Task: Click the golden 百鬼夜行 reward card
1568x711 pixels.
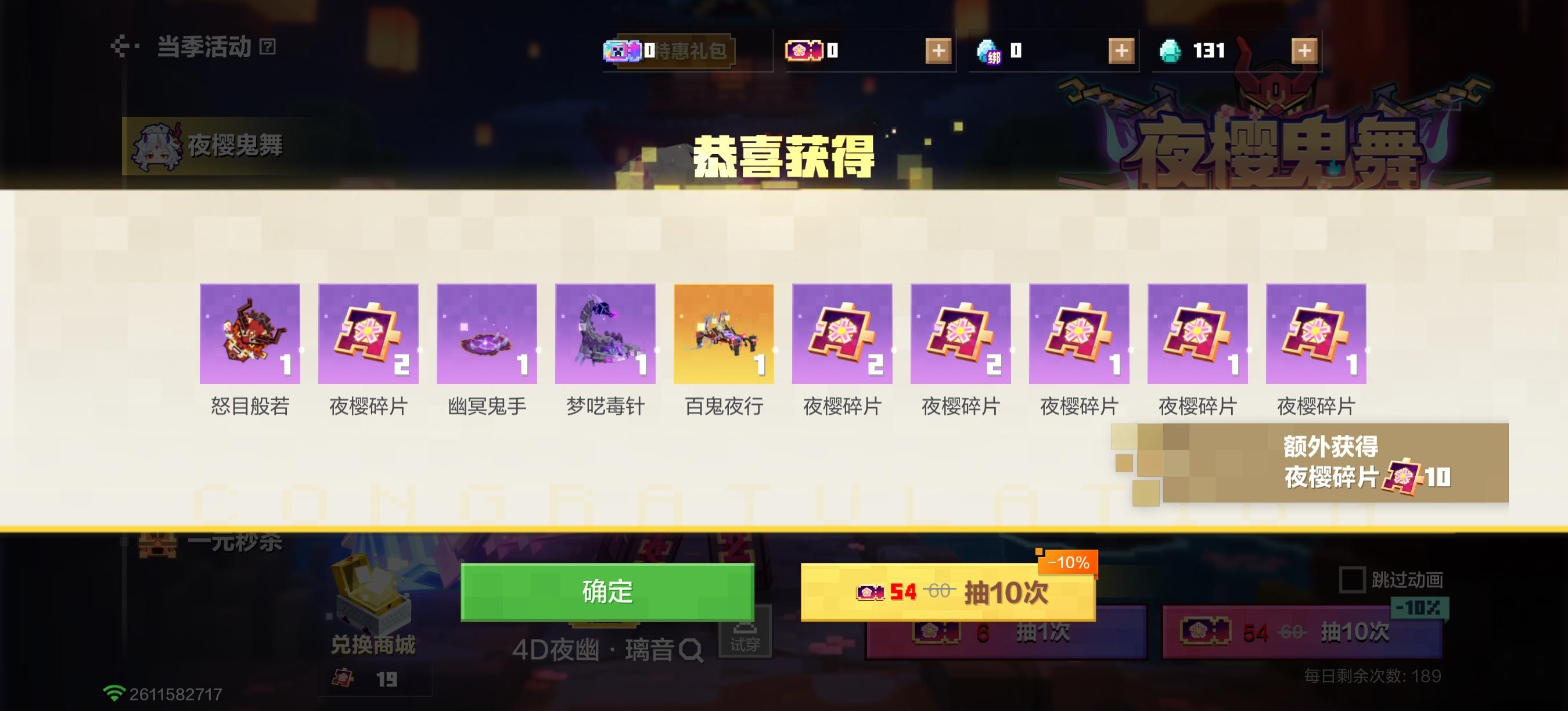Action: coord(724,333)
